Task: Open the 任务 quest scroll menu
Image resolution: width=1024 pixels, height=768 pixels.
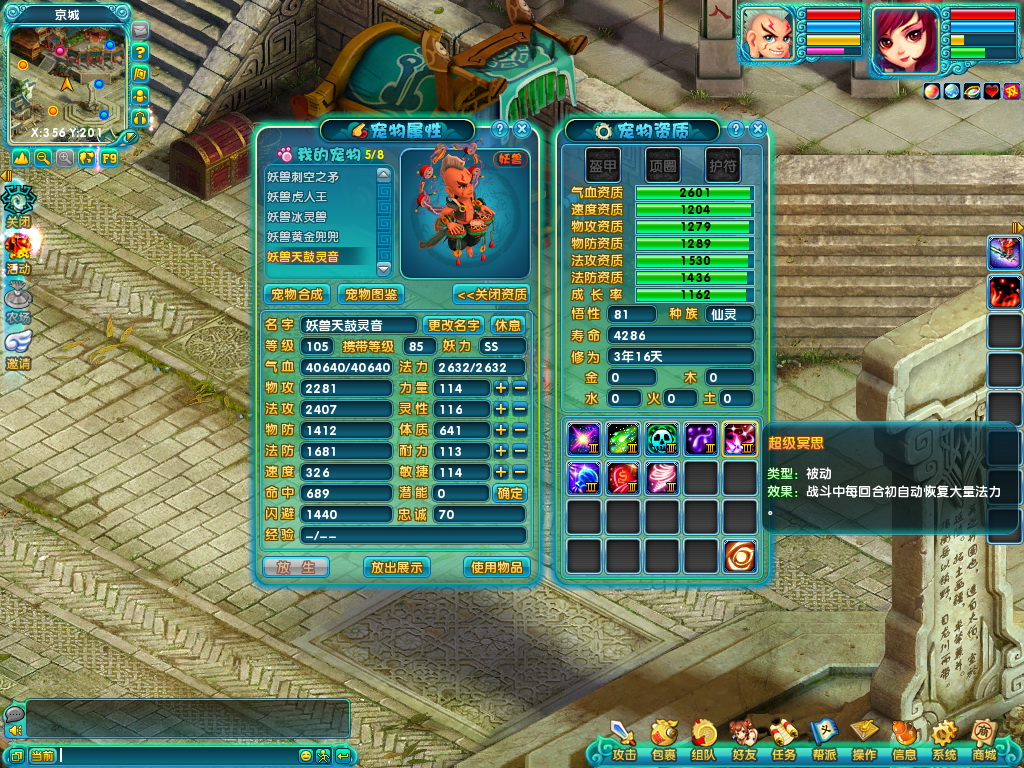Action: [x=783, y=741]
